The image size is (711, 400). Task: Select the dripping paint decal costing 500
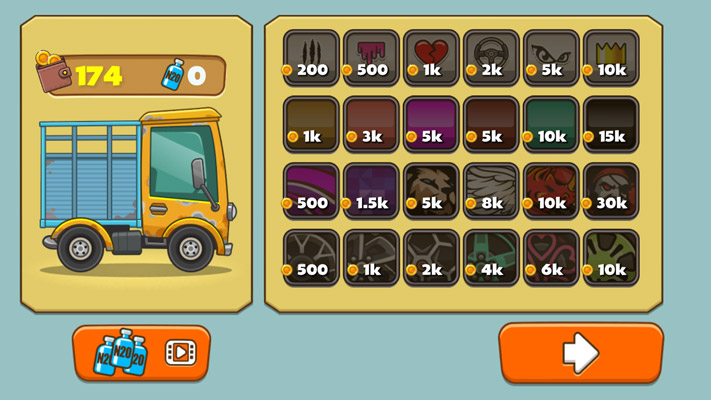coord(371,57)
